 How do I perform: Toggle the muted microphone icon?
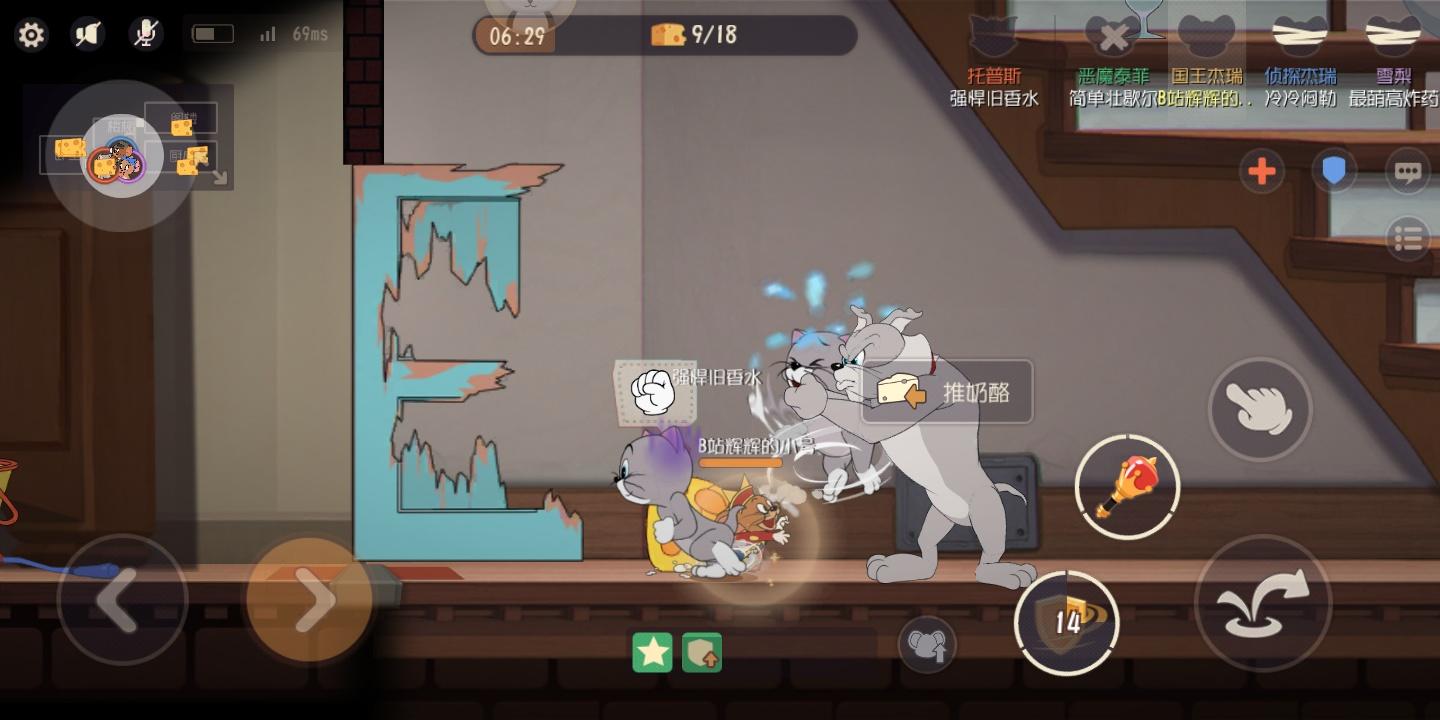click(145, 33)
